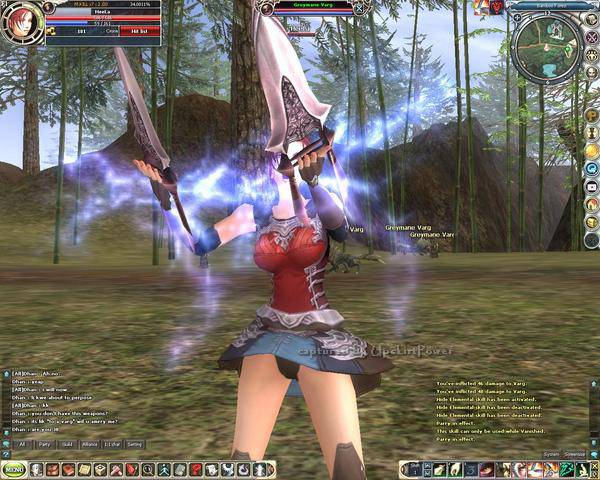The height and width of the screenshot is (480, 600).
Task: Click the gold P icon on side bar
Action: point(592,116)
